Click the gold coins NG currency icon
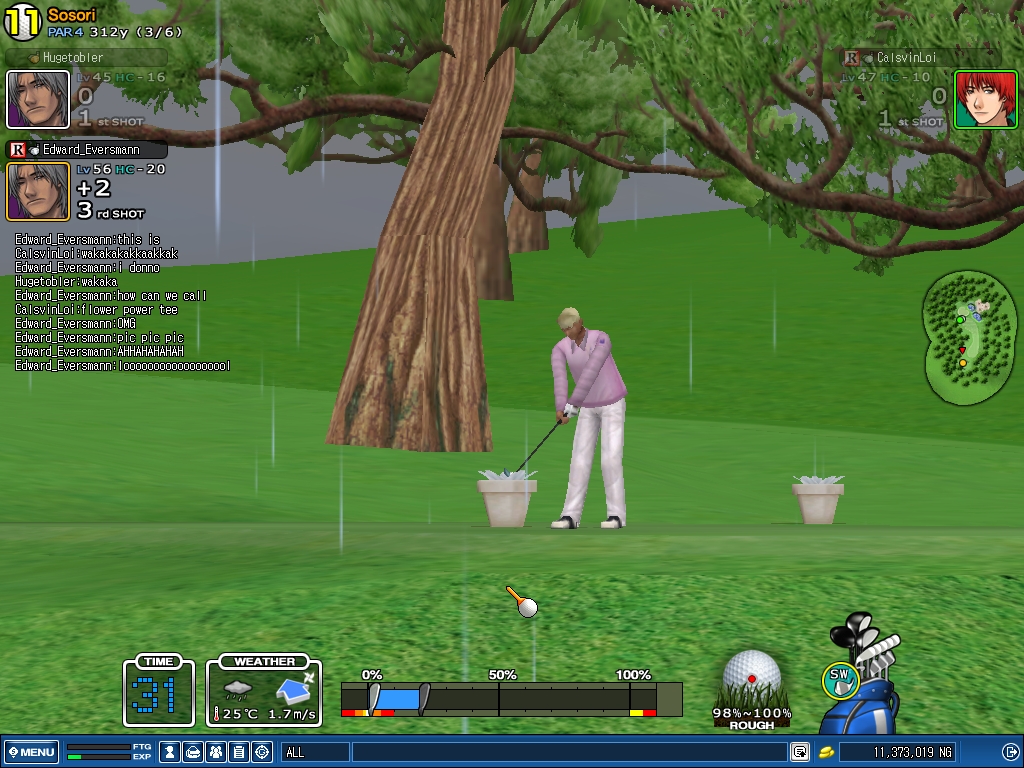 click(827, 752)
